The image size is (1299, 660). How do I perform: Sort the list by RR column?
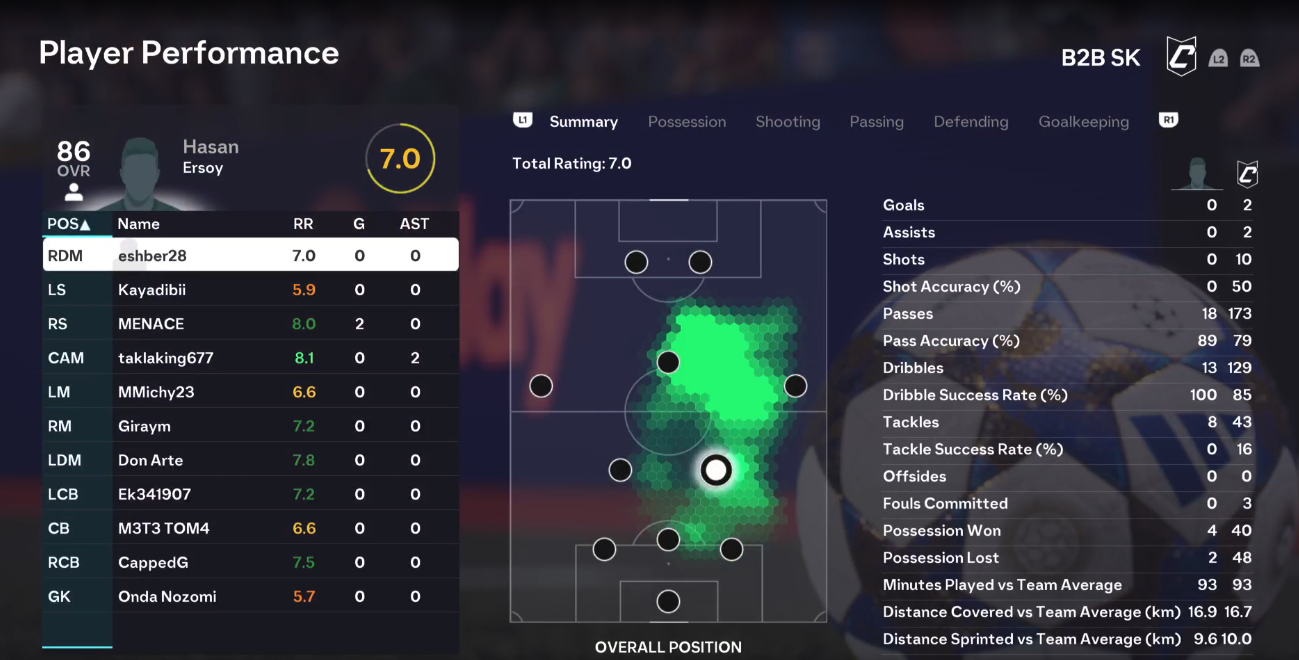(303, 224)
